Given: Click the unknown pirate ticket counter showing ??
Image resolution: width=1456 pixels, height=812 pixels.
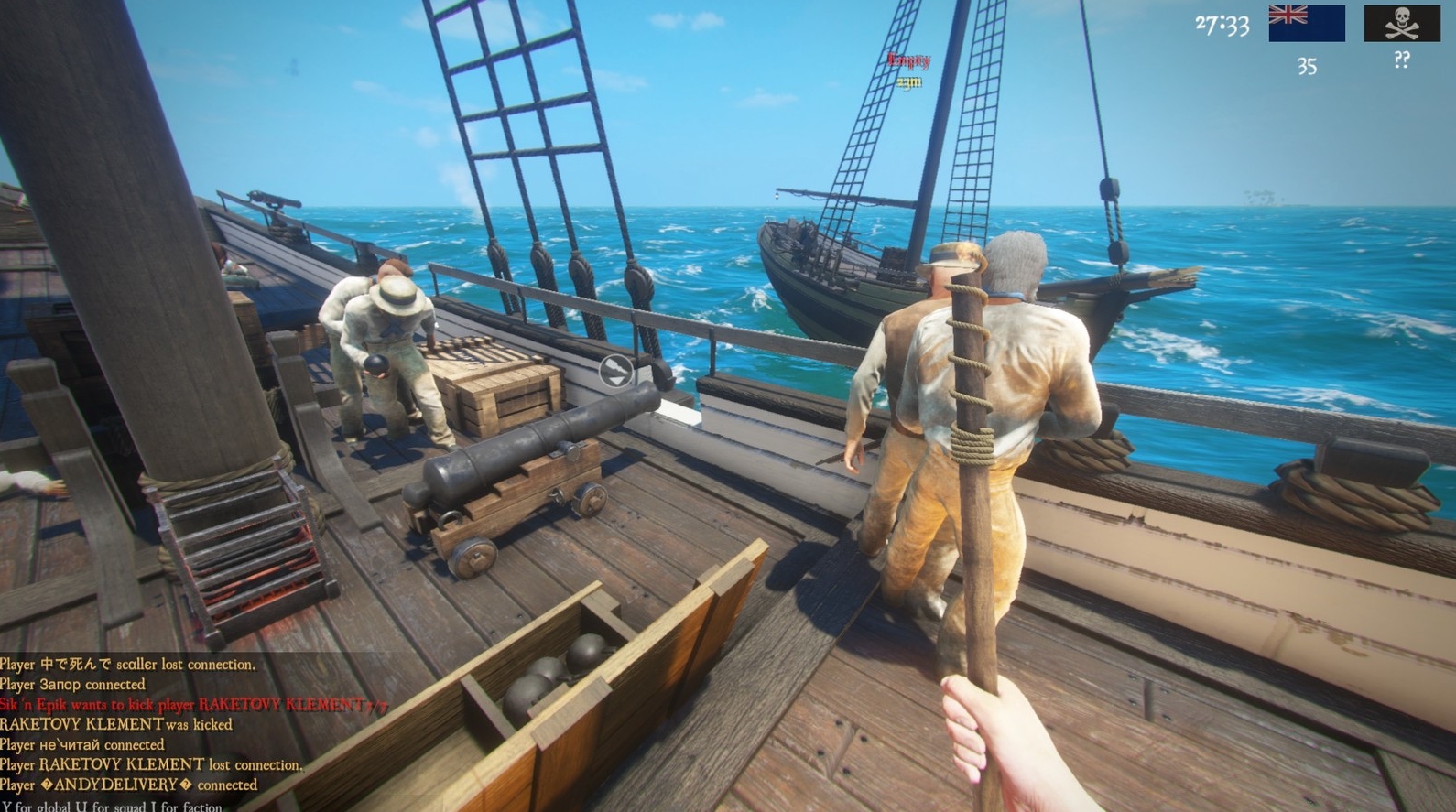Looking at the screenshot, I should (1399, 60).
